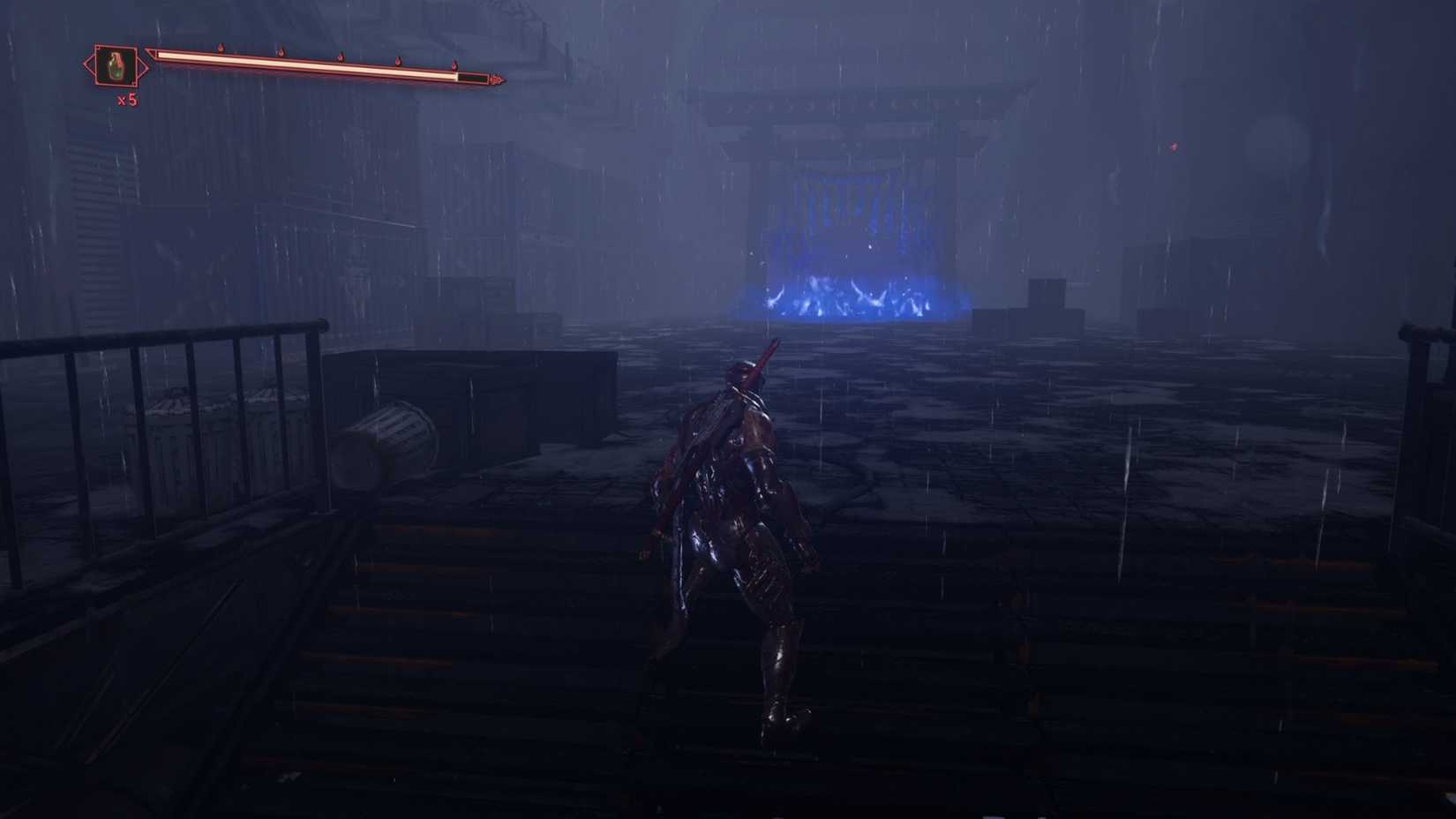Image resolution: width=1456 pixels, height=819 pixels.
Task: Click the last flame pip near the bar's end
Action: [454, 68]
